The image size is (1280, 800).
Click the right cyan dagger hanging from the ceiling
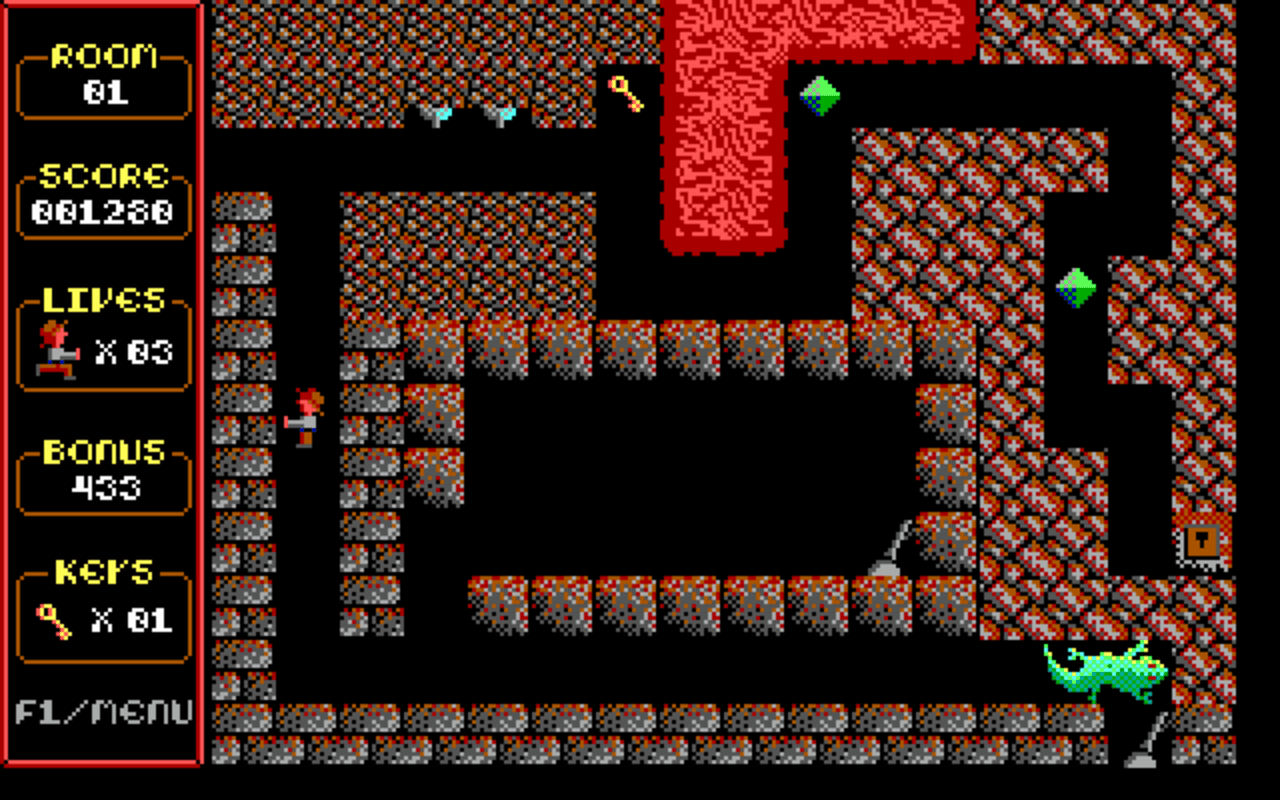pos(500,113)
